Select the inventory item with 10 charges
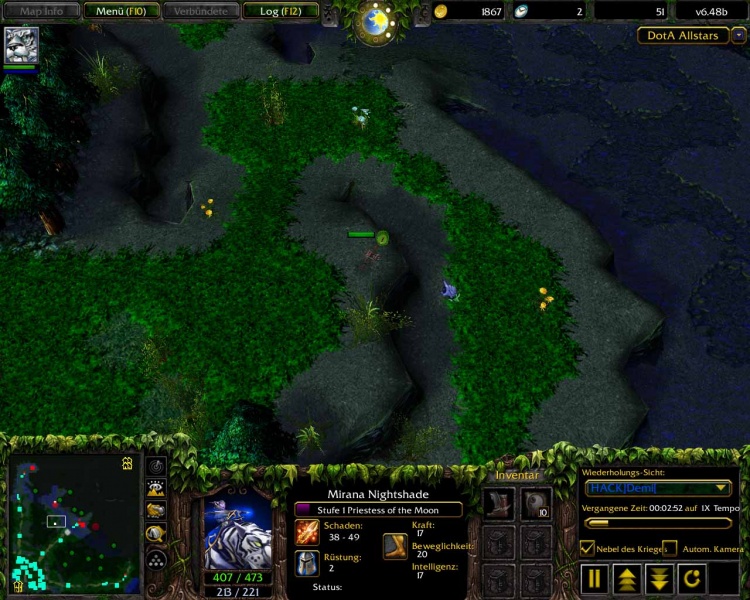750x600 pixels. 536,504
